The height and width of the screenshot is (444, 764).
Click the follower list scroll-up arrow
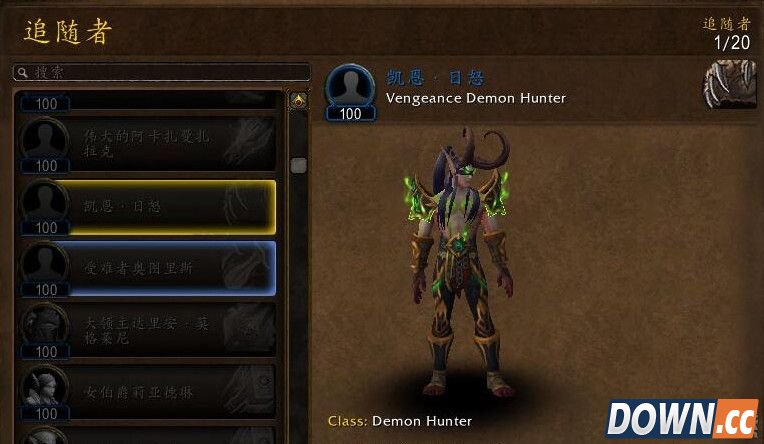click(x=298, y=101)
